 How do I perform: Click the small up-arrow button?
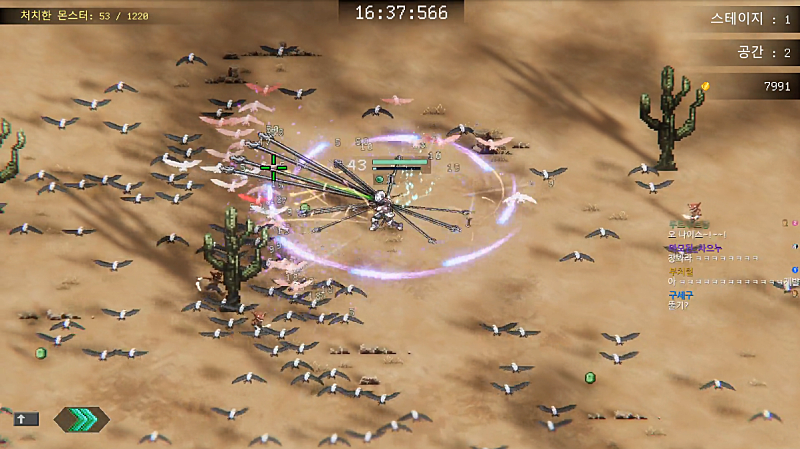(26, 419)
